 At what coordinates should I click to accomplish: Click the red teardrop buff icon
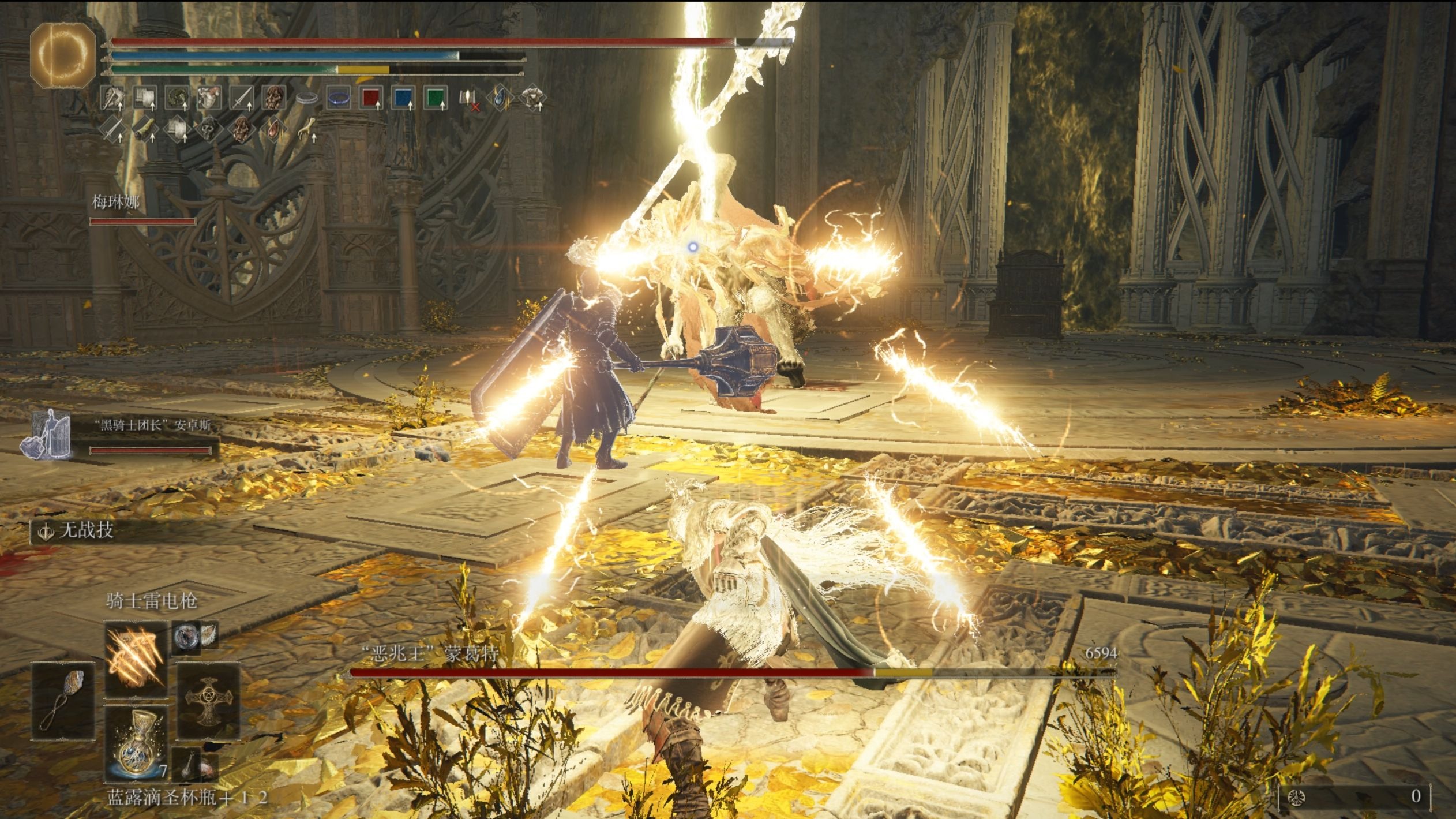click(273, 130)
